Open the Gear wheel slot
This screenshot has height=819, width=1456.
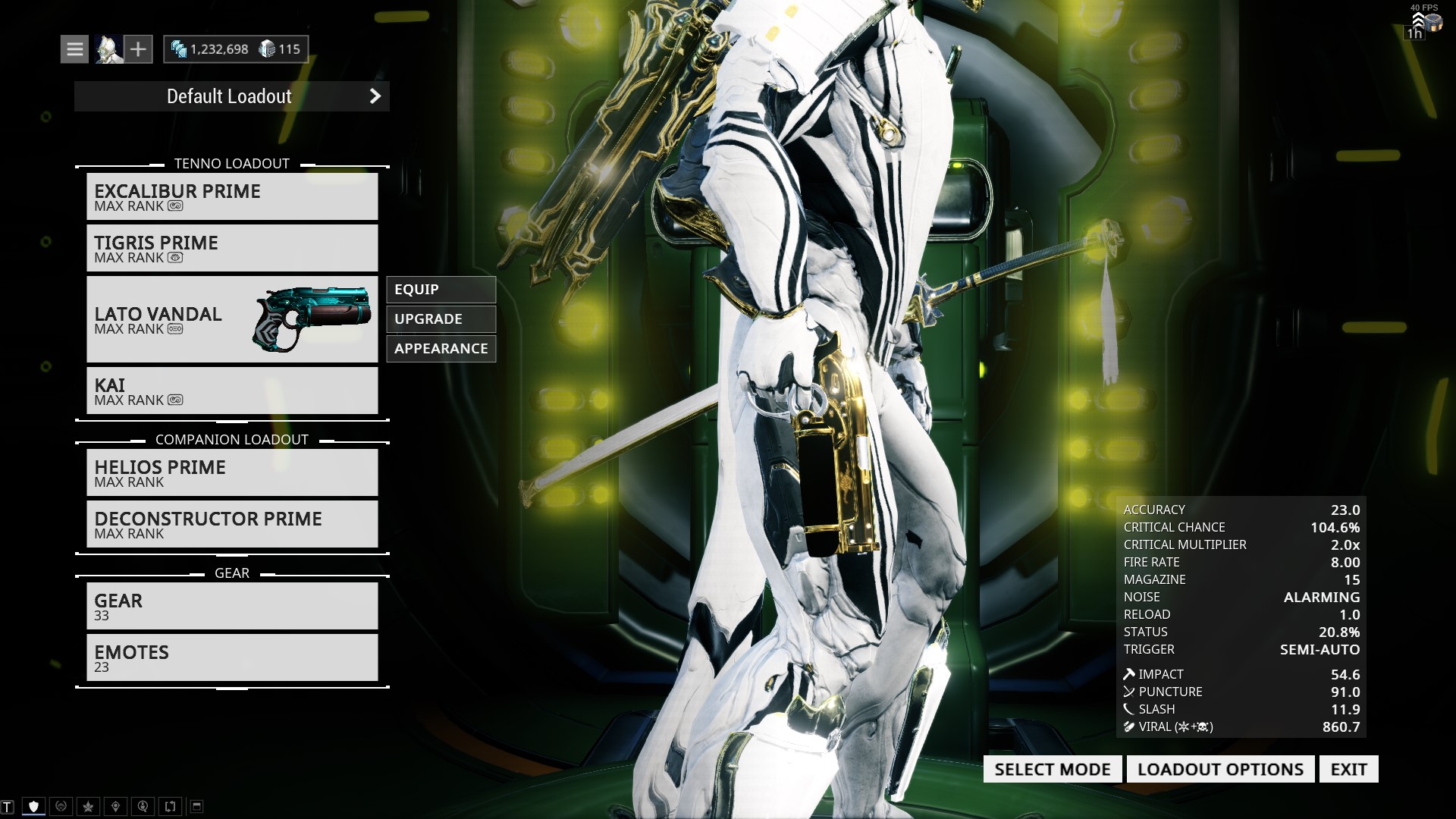[x=231, y=606]
